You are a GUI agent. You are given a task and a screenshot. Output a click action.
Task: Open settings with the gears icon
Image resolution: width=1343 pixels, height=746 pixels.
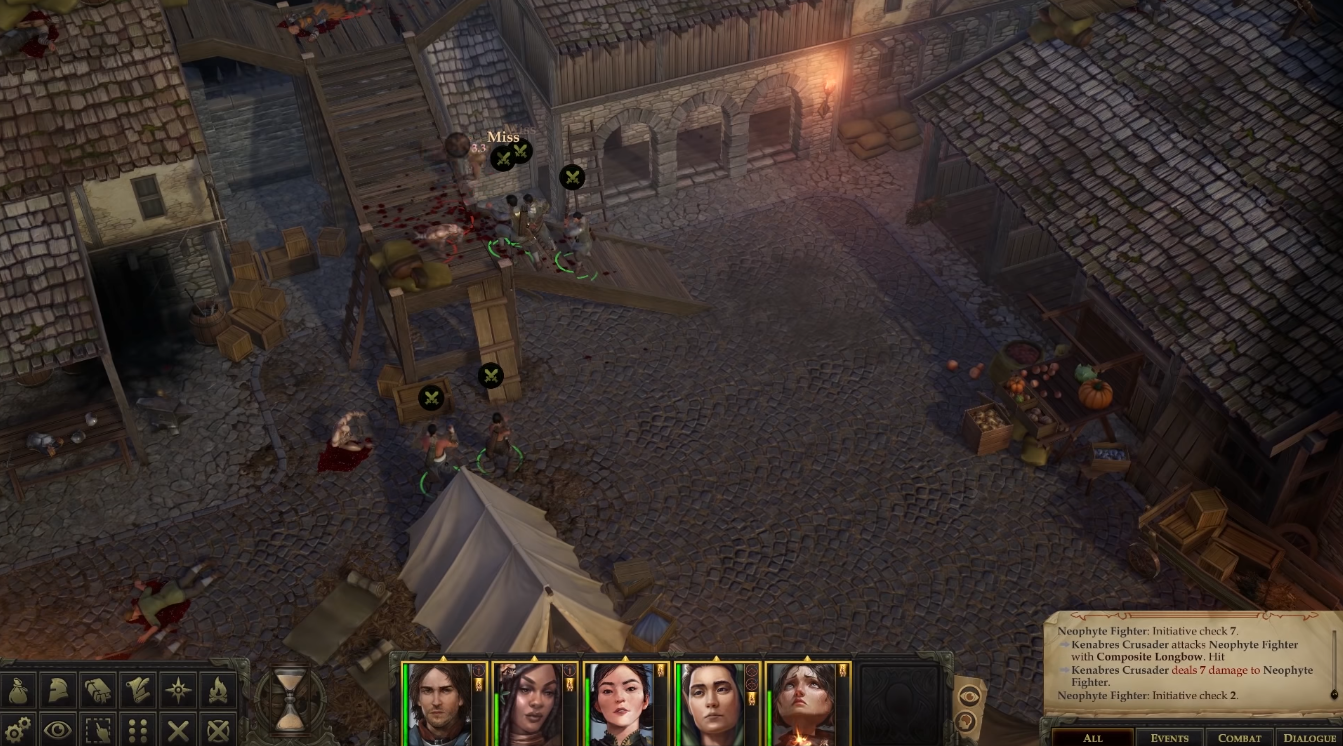click(x=19, y=729)
